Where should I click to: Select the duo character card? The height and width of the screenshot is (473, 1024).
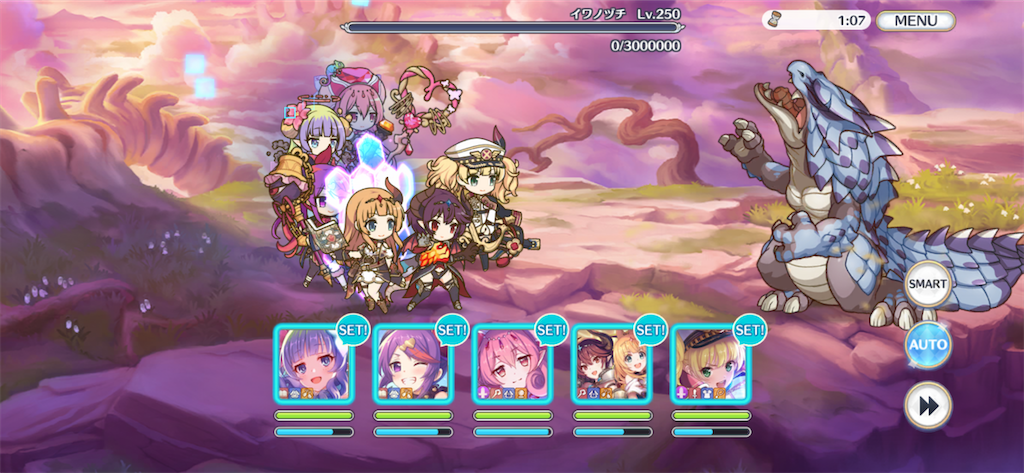[610, 365]
